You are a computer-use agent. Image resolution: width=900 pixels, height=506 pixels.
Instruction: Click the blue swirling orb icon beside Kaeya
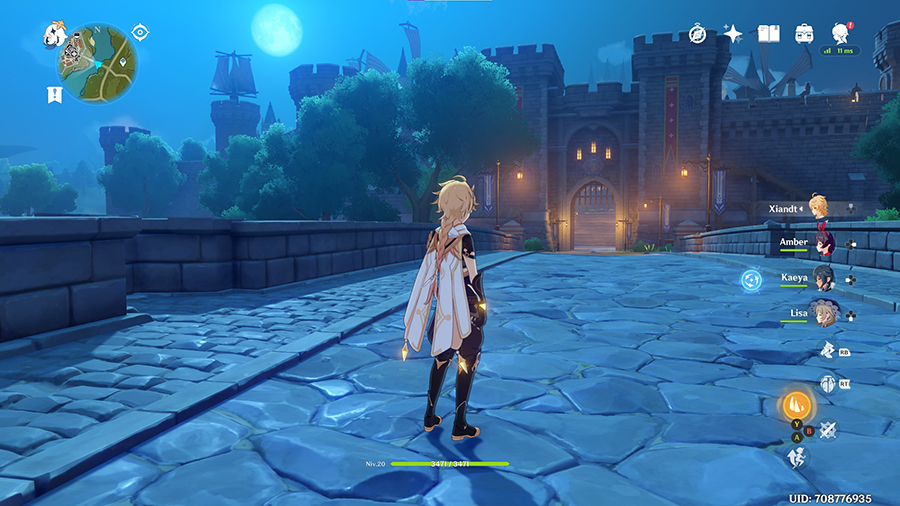point(750,280)
